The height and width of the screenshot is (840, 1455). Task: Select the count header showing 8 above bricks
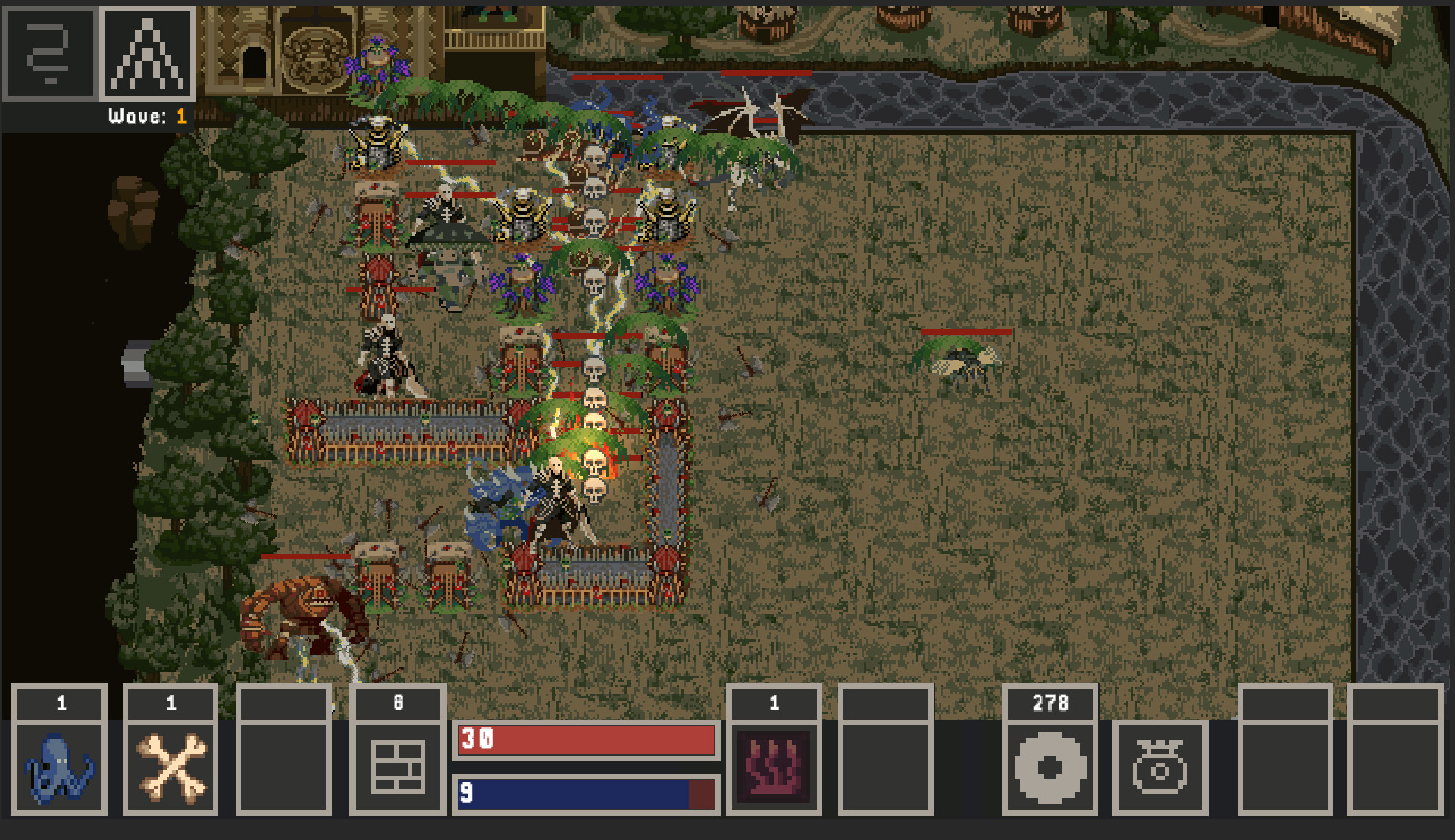(397, 703)
